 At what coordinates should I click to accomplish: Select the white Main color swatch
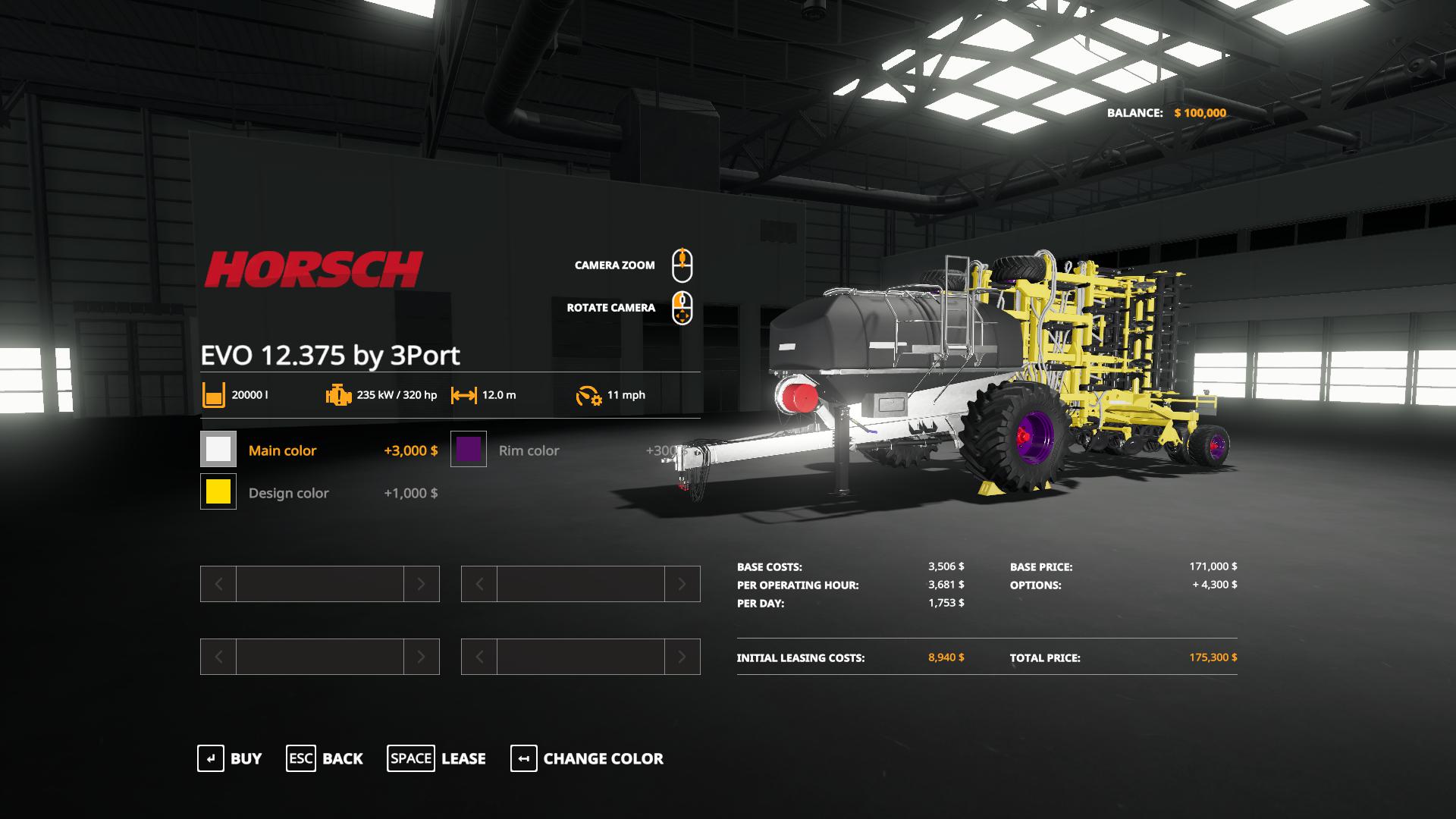pos(218,449)
